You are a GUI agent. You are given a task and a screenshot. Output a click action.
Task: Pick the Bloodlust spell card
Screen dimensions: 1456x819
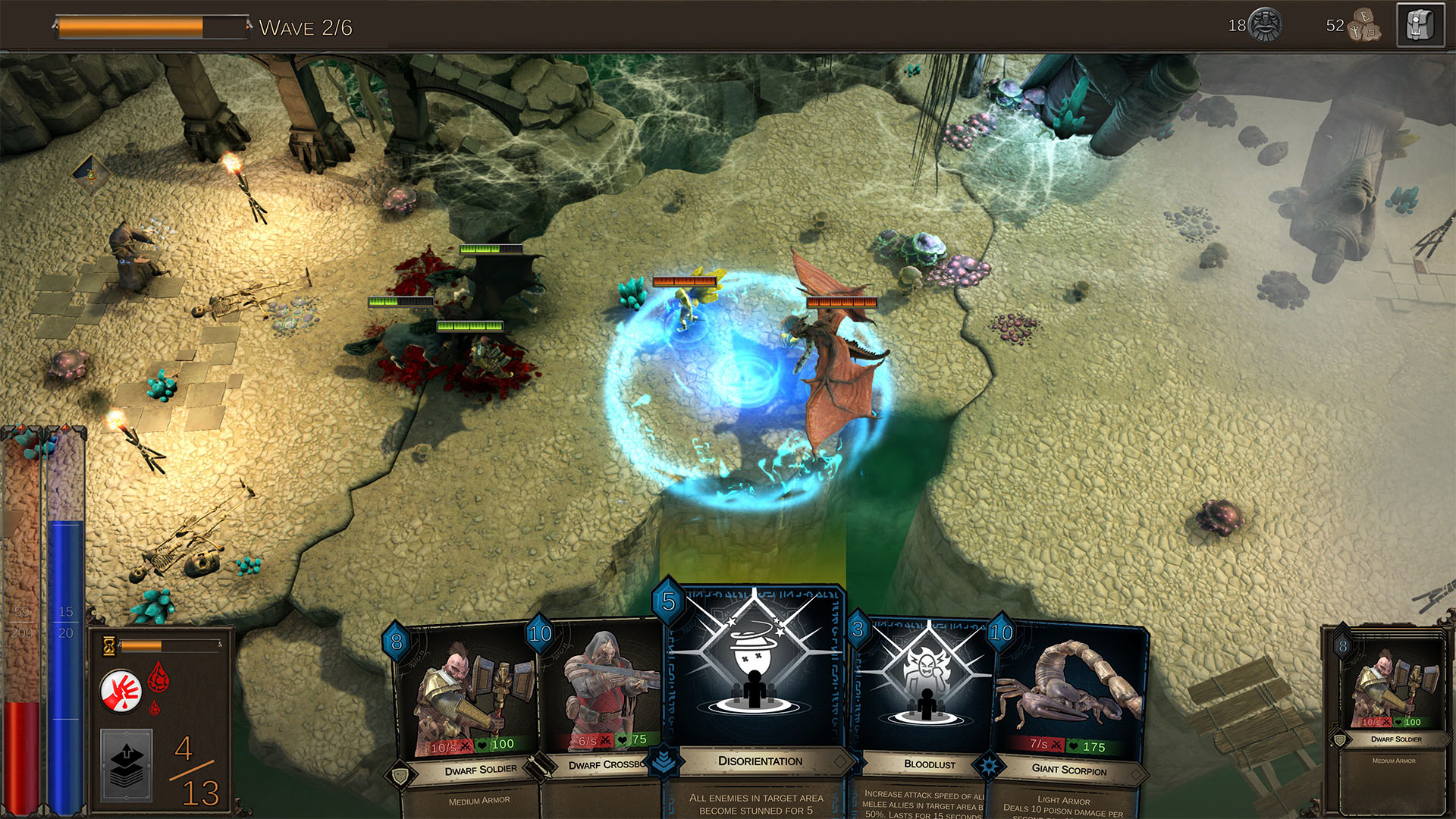(x=925, y=698)
